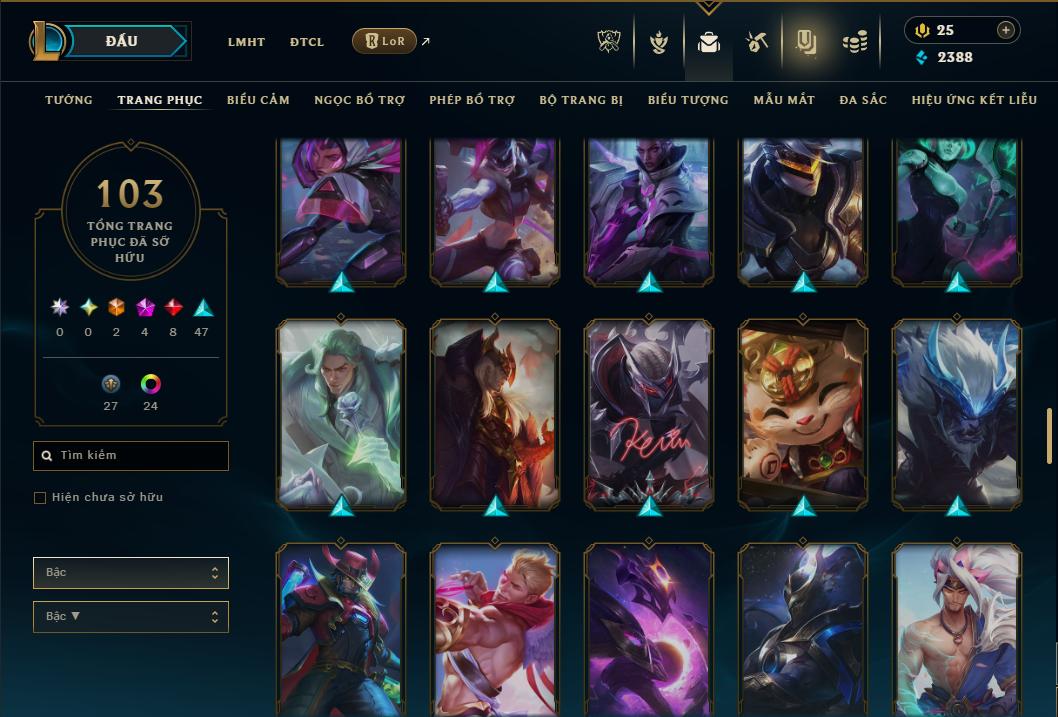Open the upper Bậc grouping dropdown

point(131,573)
